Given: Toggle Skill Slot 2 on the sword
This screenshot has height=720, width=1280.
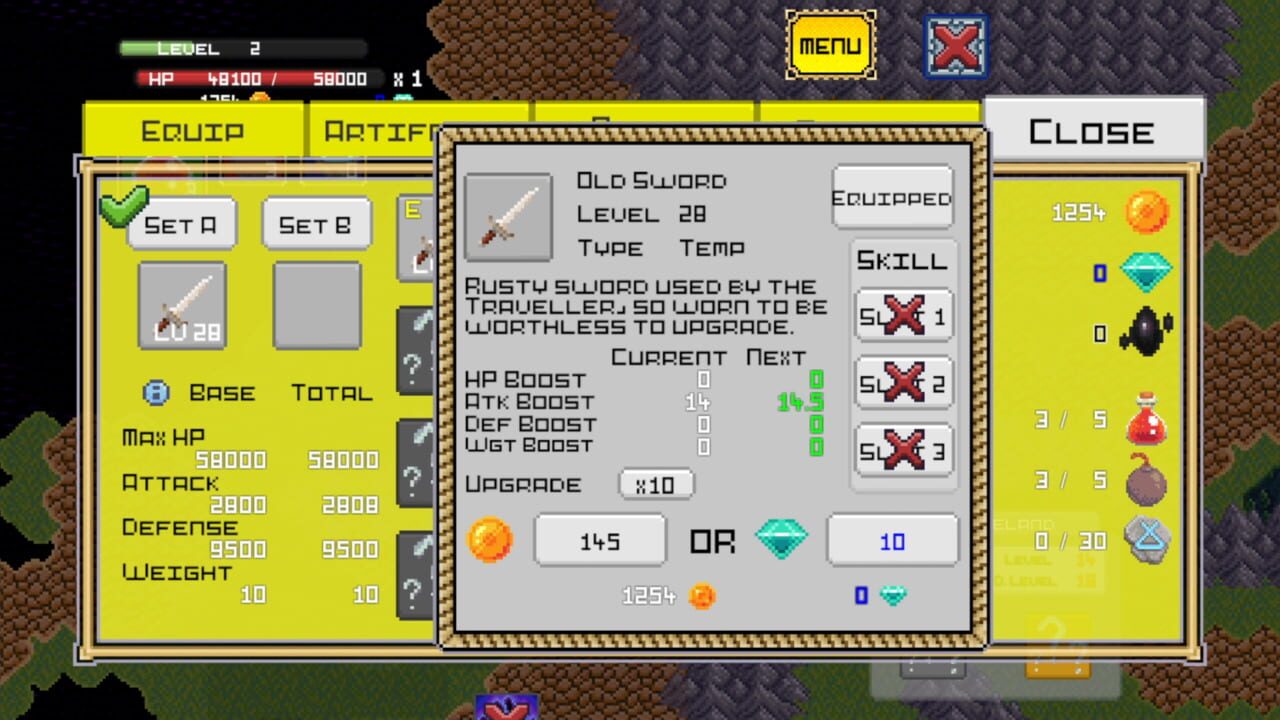Looking at the screenshot, I should [902, 382].
